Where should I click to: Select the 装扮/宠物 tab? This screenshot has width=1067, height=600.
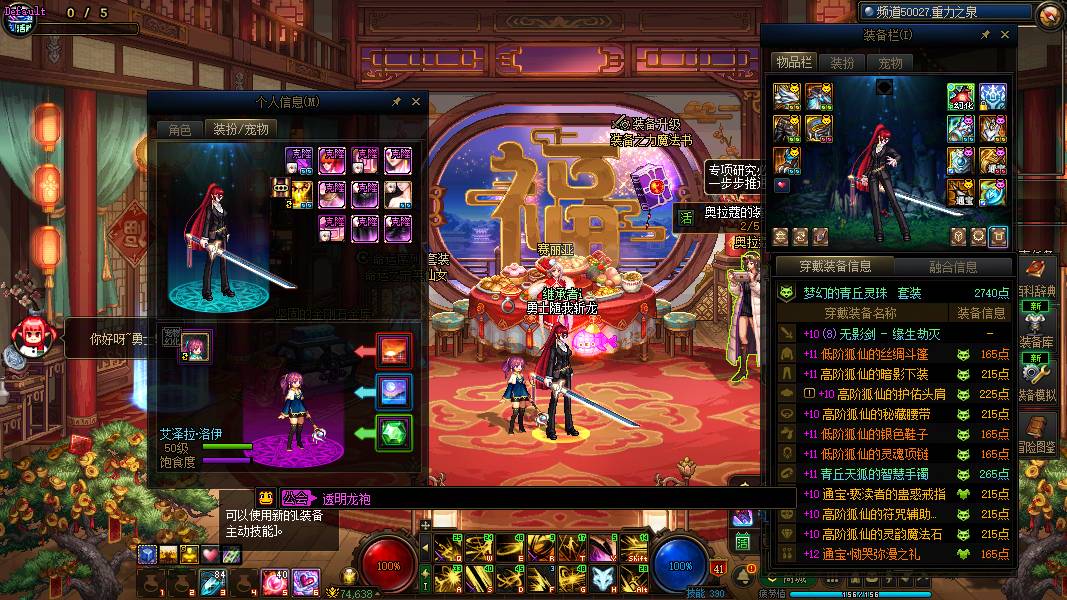240,129
